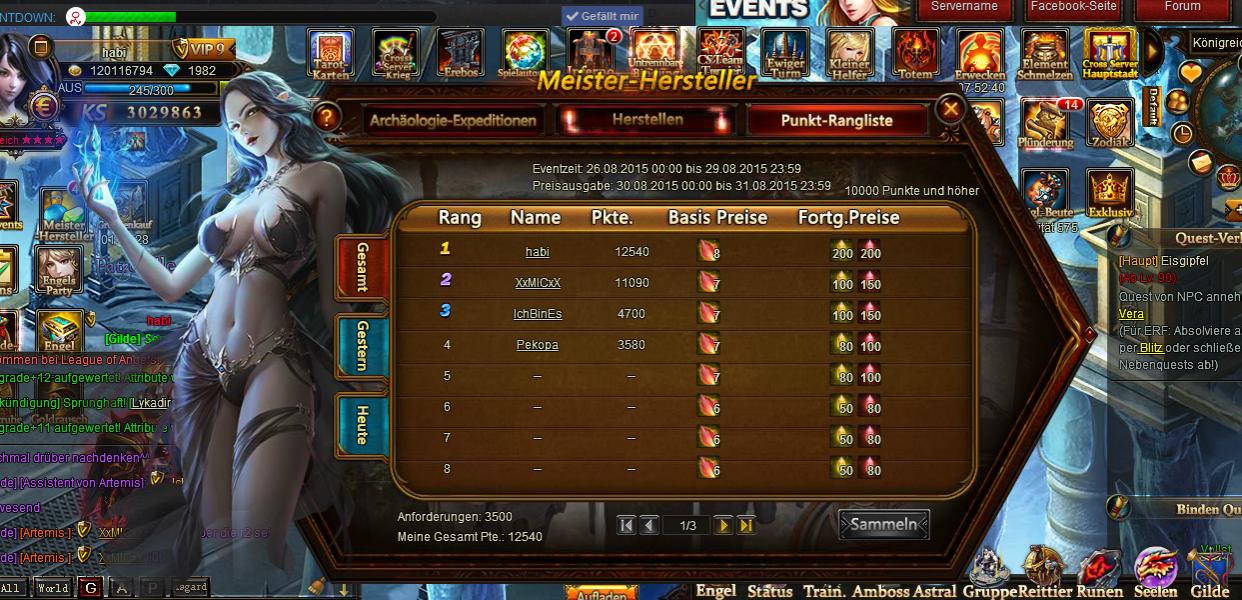Image resolution: width=1242 pixels, height=600 pixels.
Task: Open the Totem feature icon
Action: pyautogui.click(x=914, y=54)
